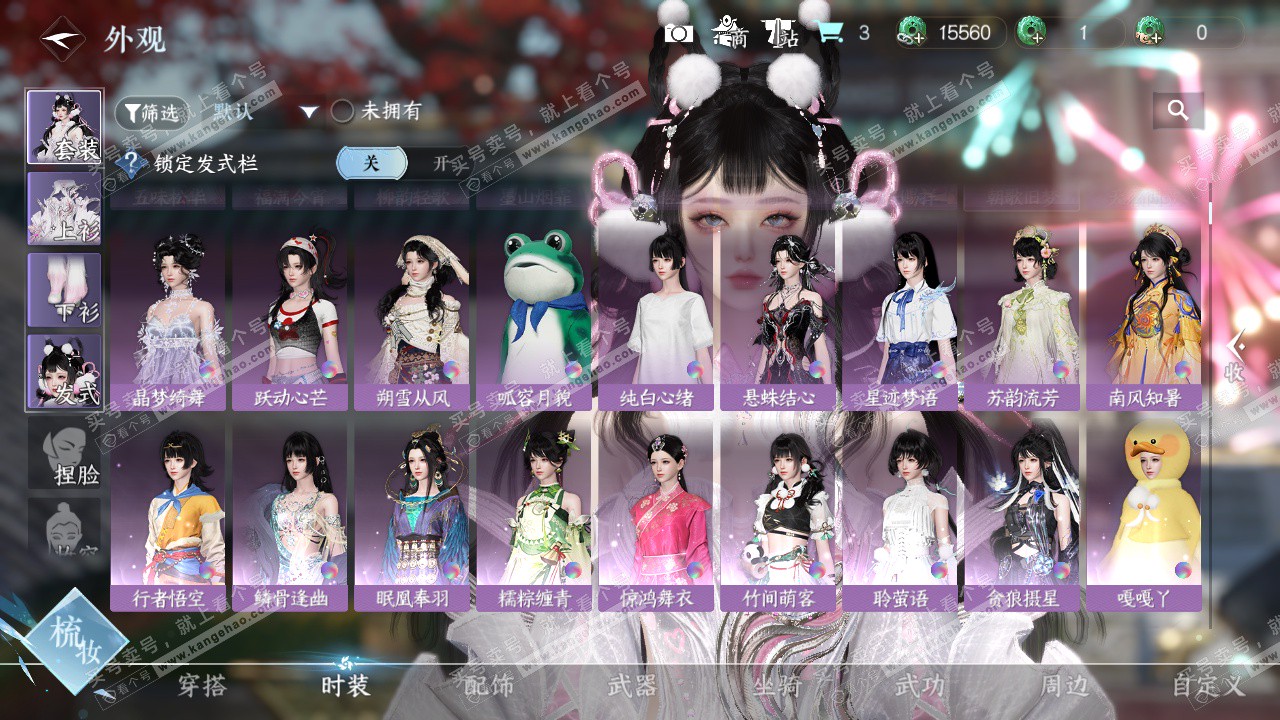Choose the 发式 hairstyle category
The image size is (1280, 720).
(x=64, y=371)
